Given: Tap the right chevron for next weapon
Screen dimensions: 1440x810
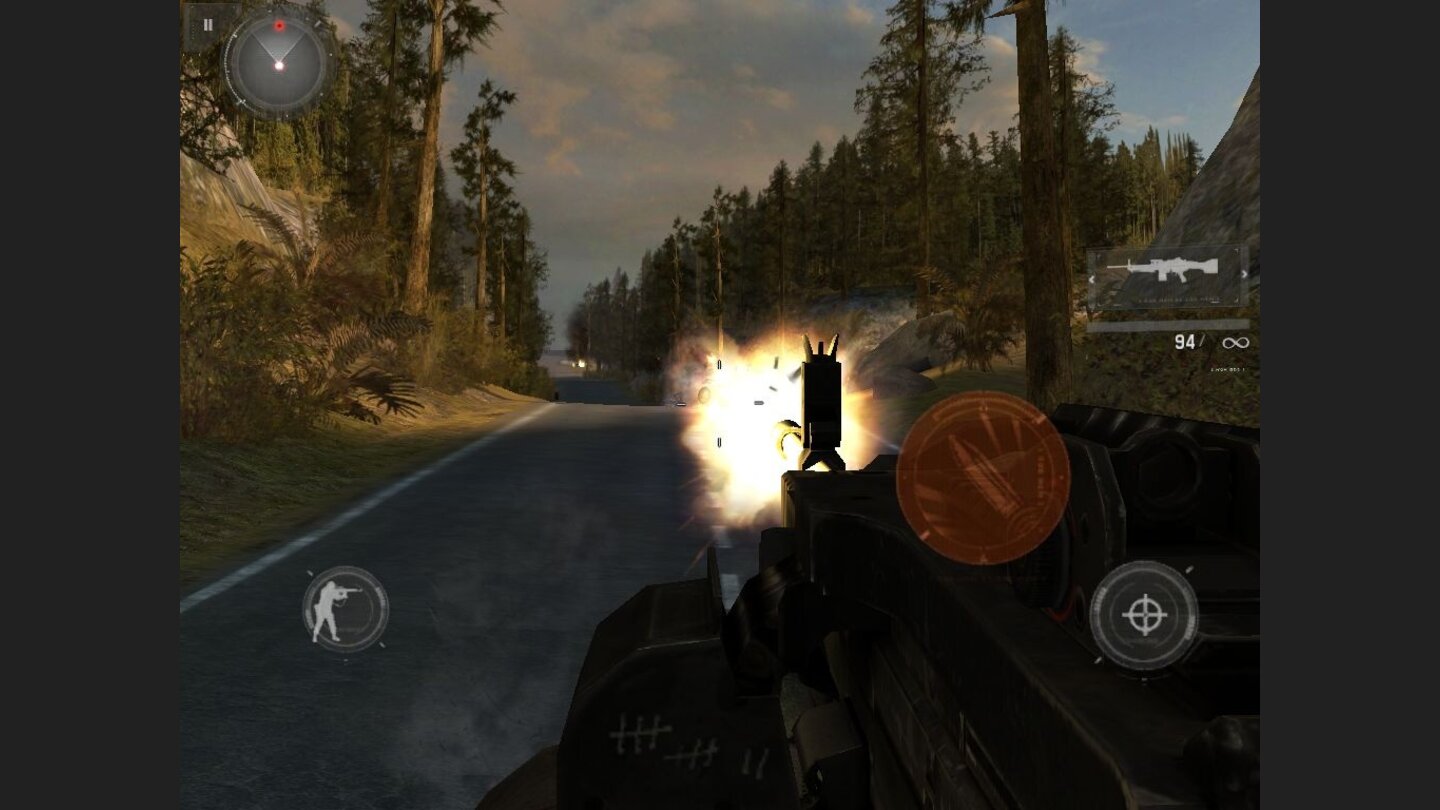Looking at the screenshot, I should 1244,274.
